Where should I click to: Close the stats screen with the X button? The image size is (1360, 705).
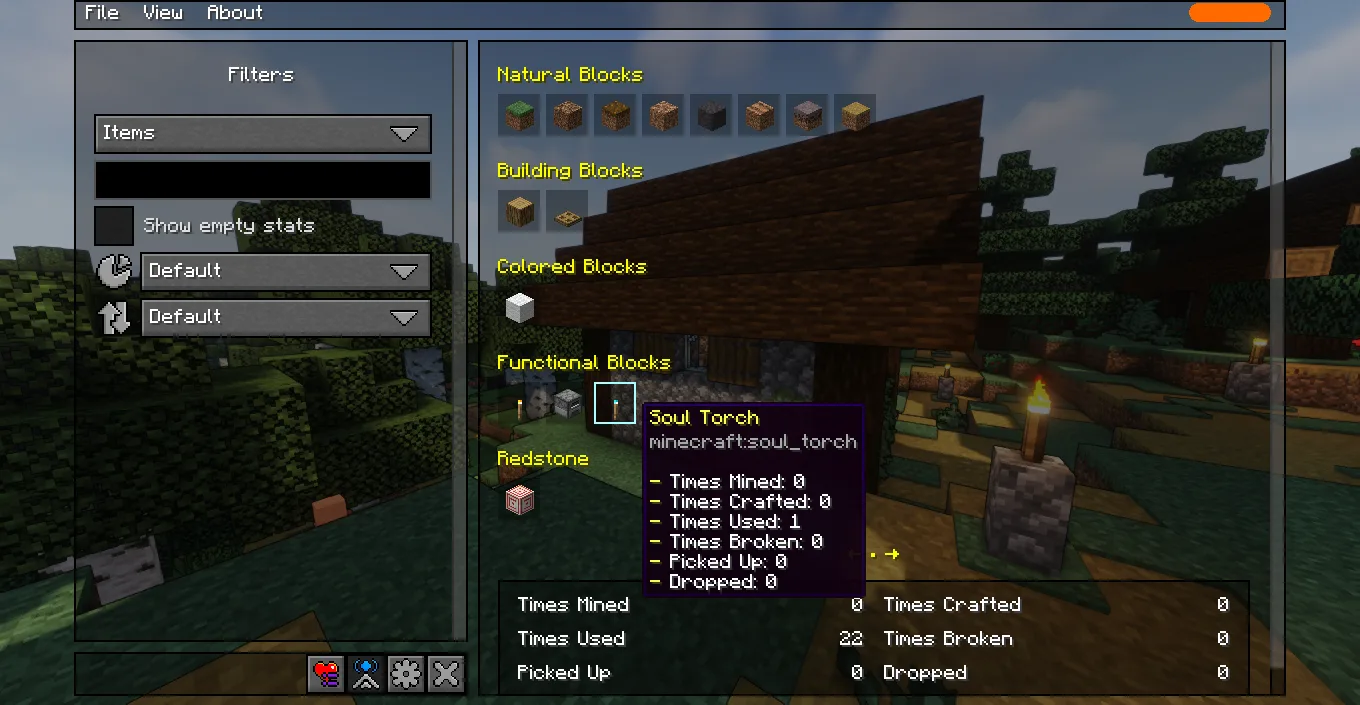(446, 674)
